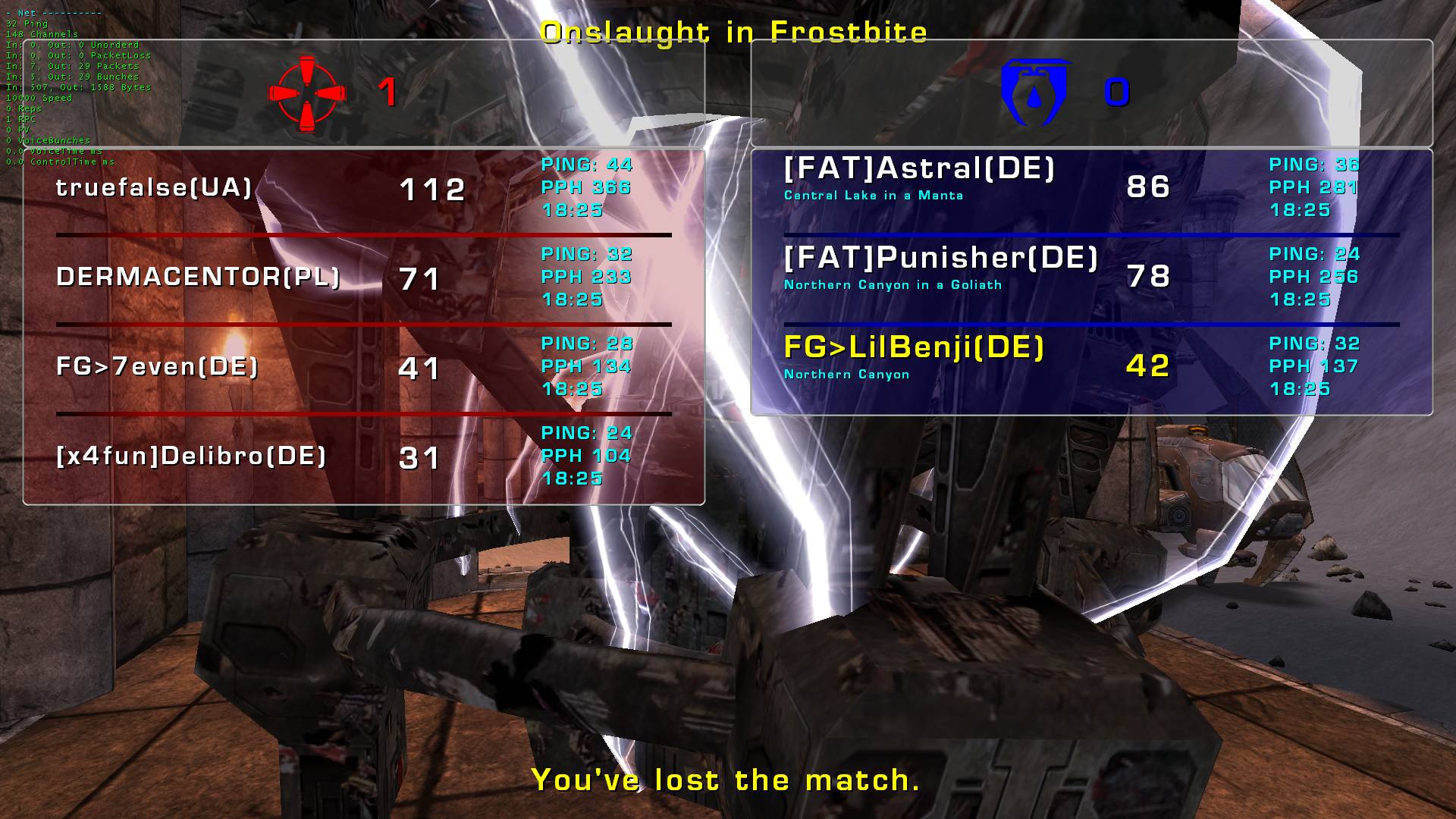Select truefalse(UA) in the red team list

click(x=154, y=188)
